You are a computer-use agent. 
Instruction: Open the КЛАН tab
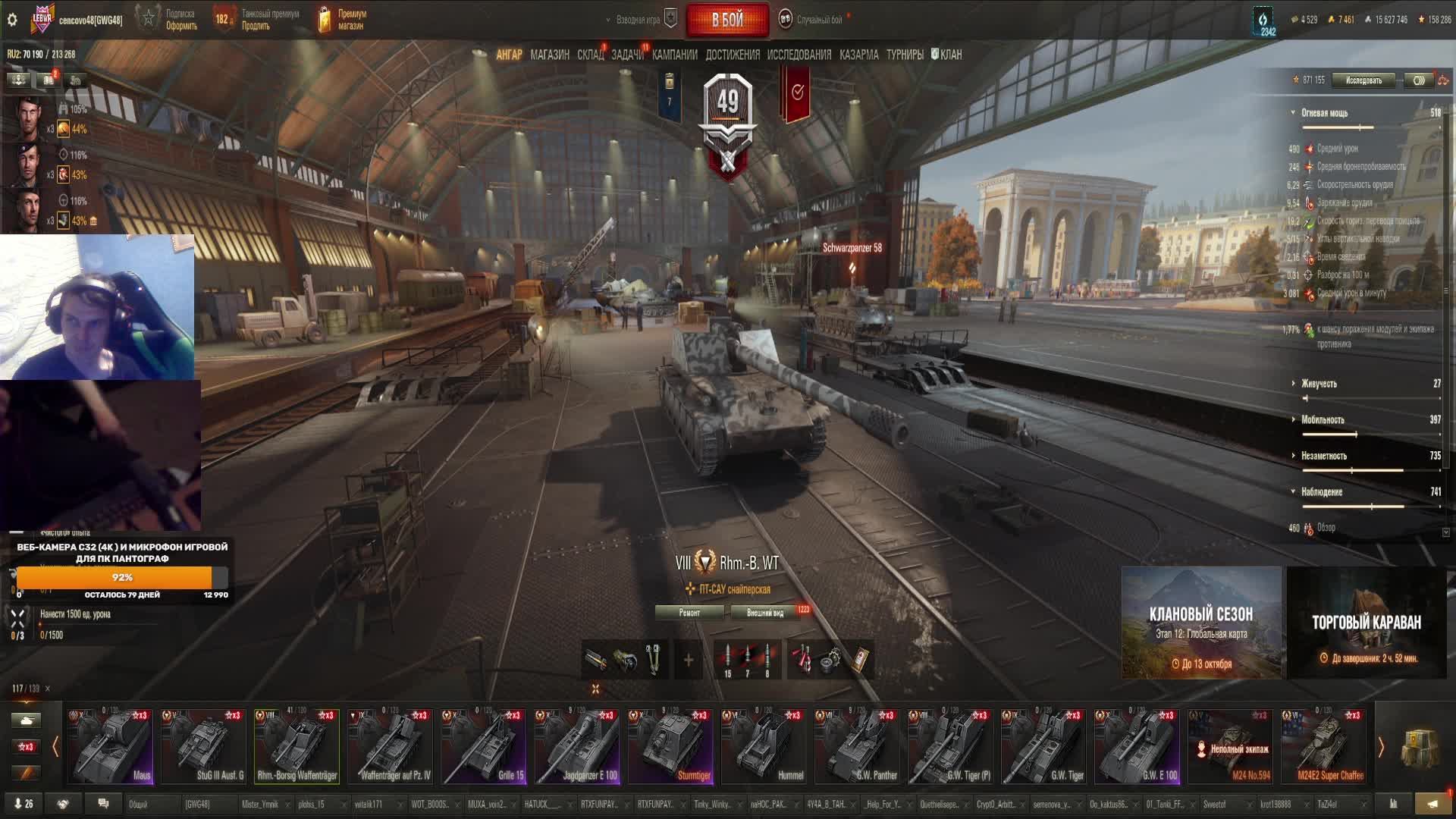(949, 55)
